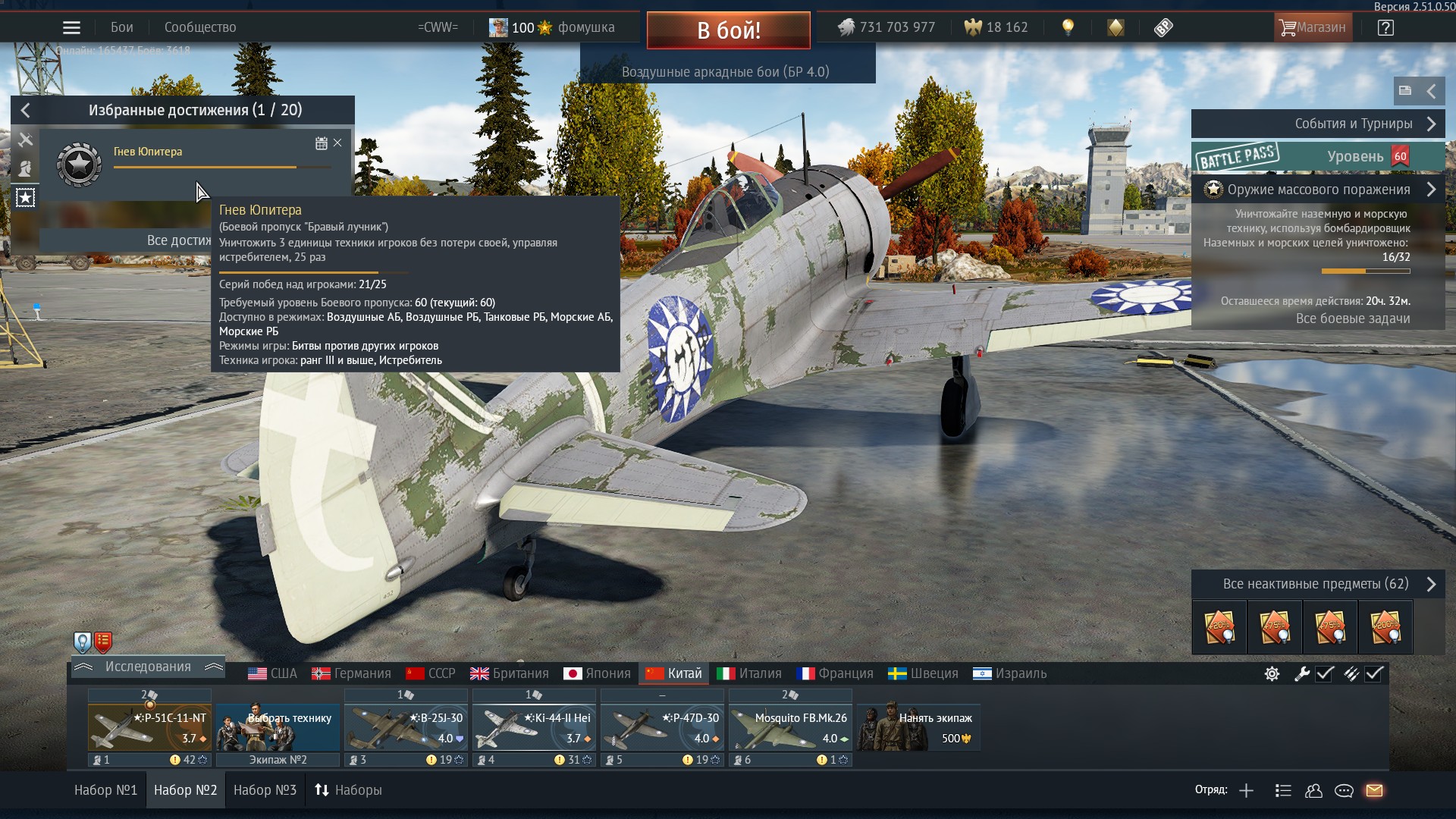Screen dimensions: 1456x819
Task: Choose the Mosquito FB.Mk.26 slot
Action: [790, 728]
